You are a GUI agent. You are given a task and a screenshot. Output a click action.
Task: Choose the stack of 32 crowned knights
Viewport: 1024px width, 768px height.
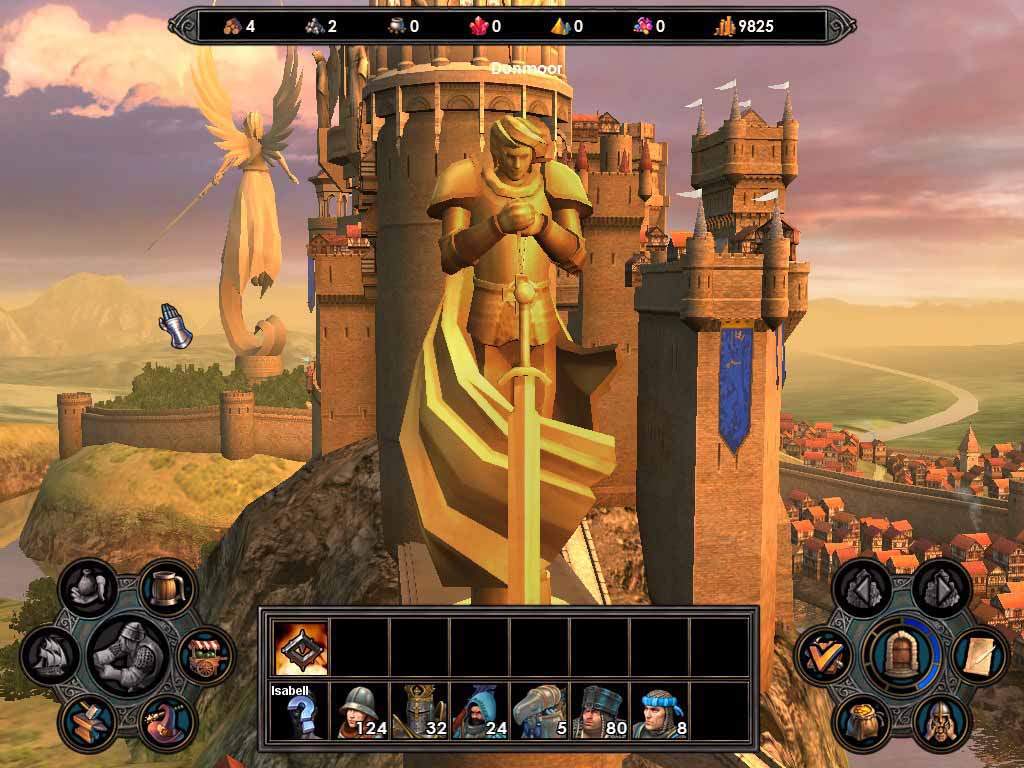click(x=420, y=712)
